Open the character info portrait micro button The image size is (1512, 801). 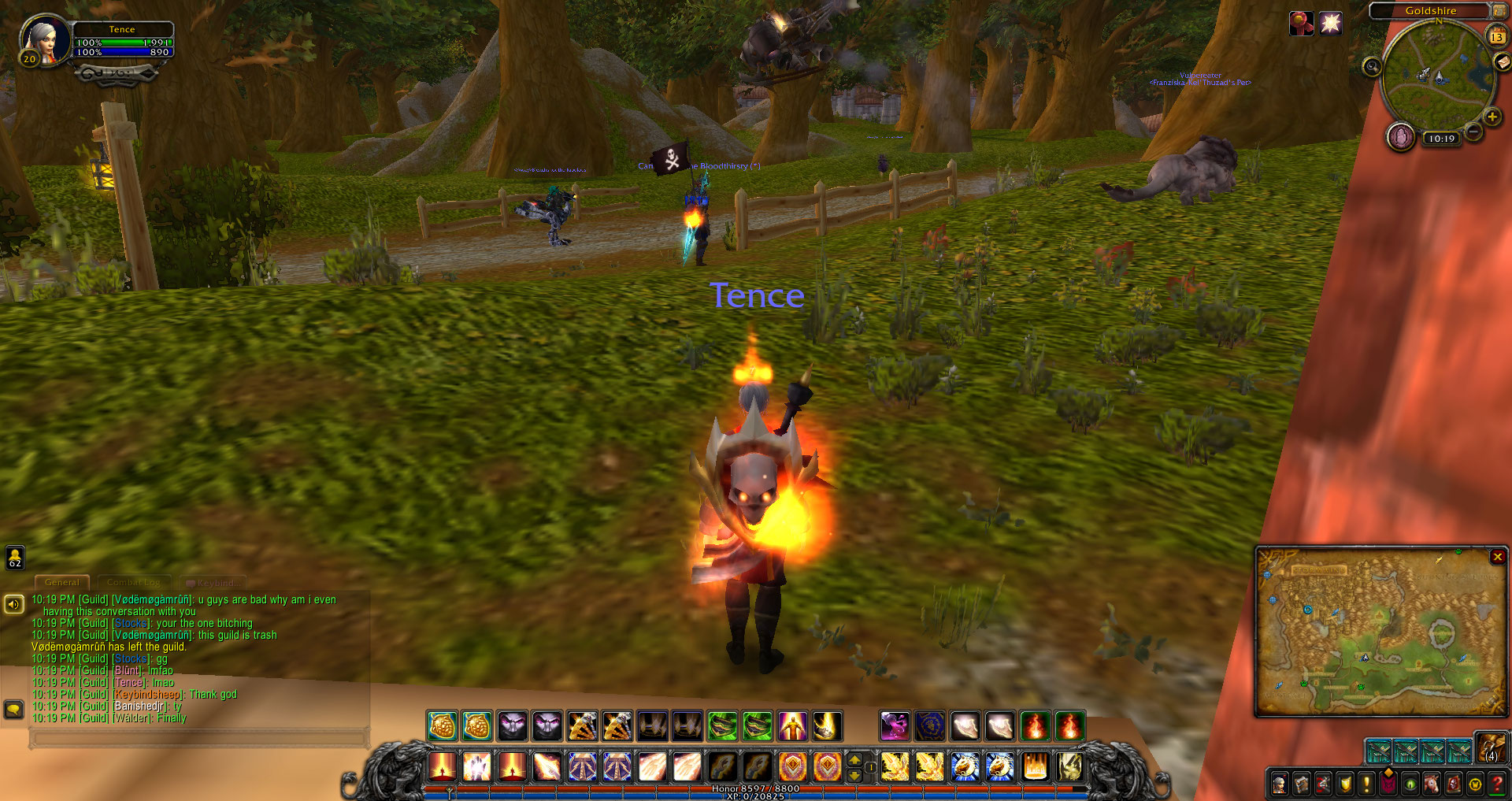coord(1280,784)
